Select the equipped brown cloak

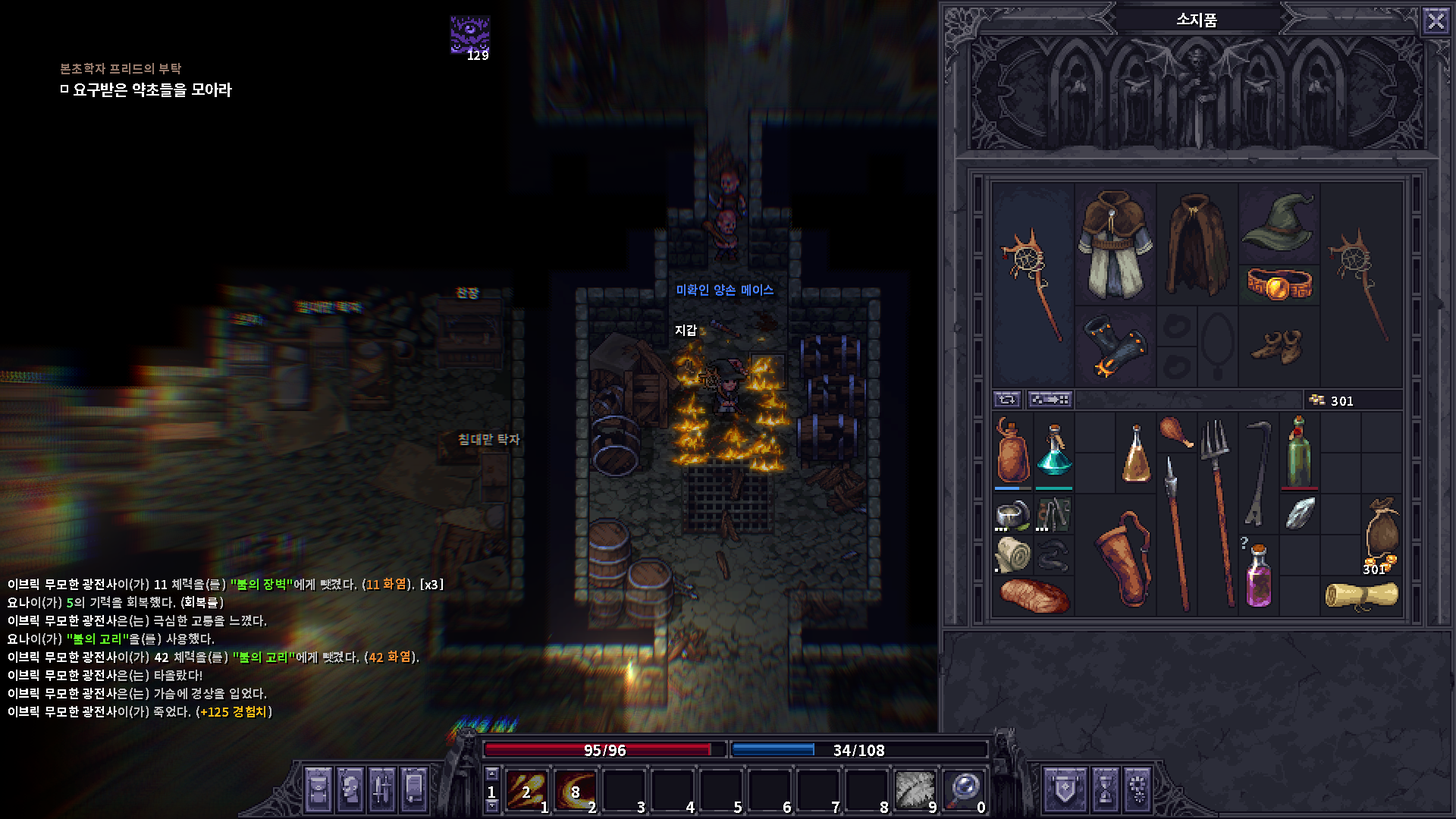click(1196, 244)
